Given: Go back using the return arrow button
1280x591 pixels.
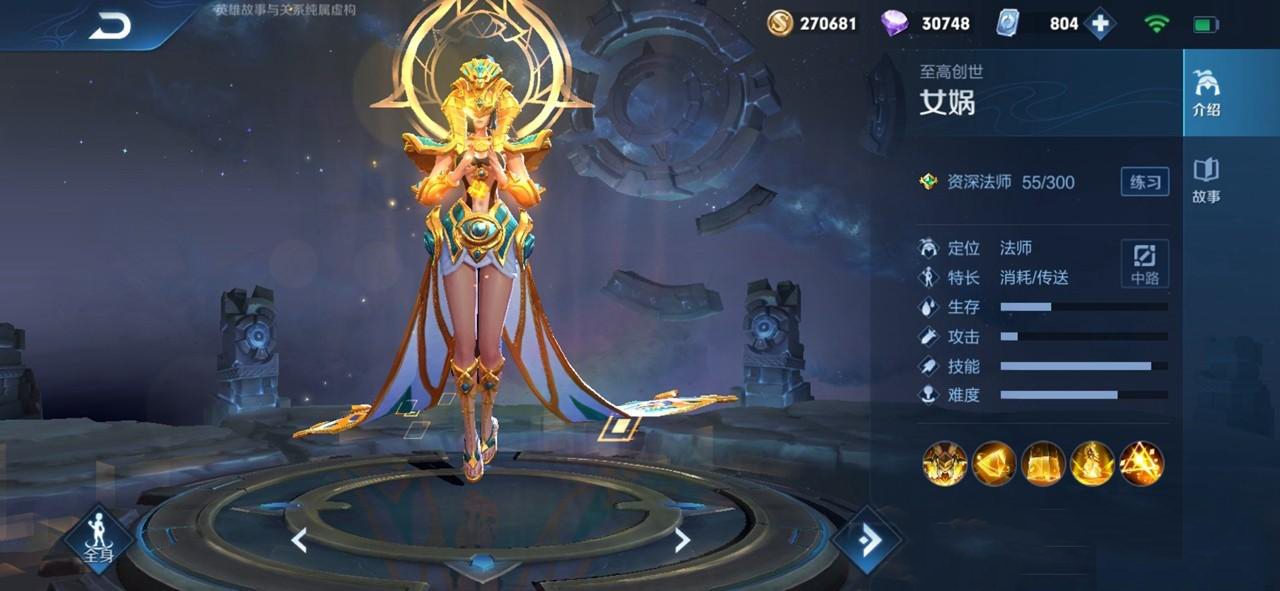Looking at the screenshot, I should coord(110,27).
